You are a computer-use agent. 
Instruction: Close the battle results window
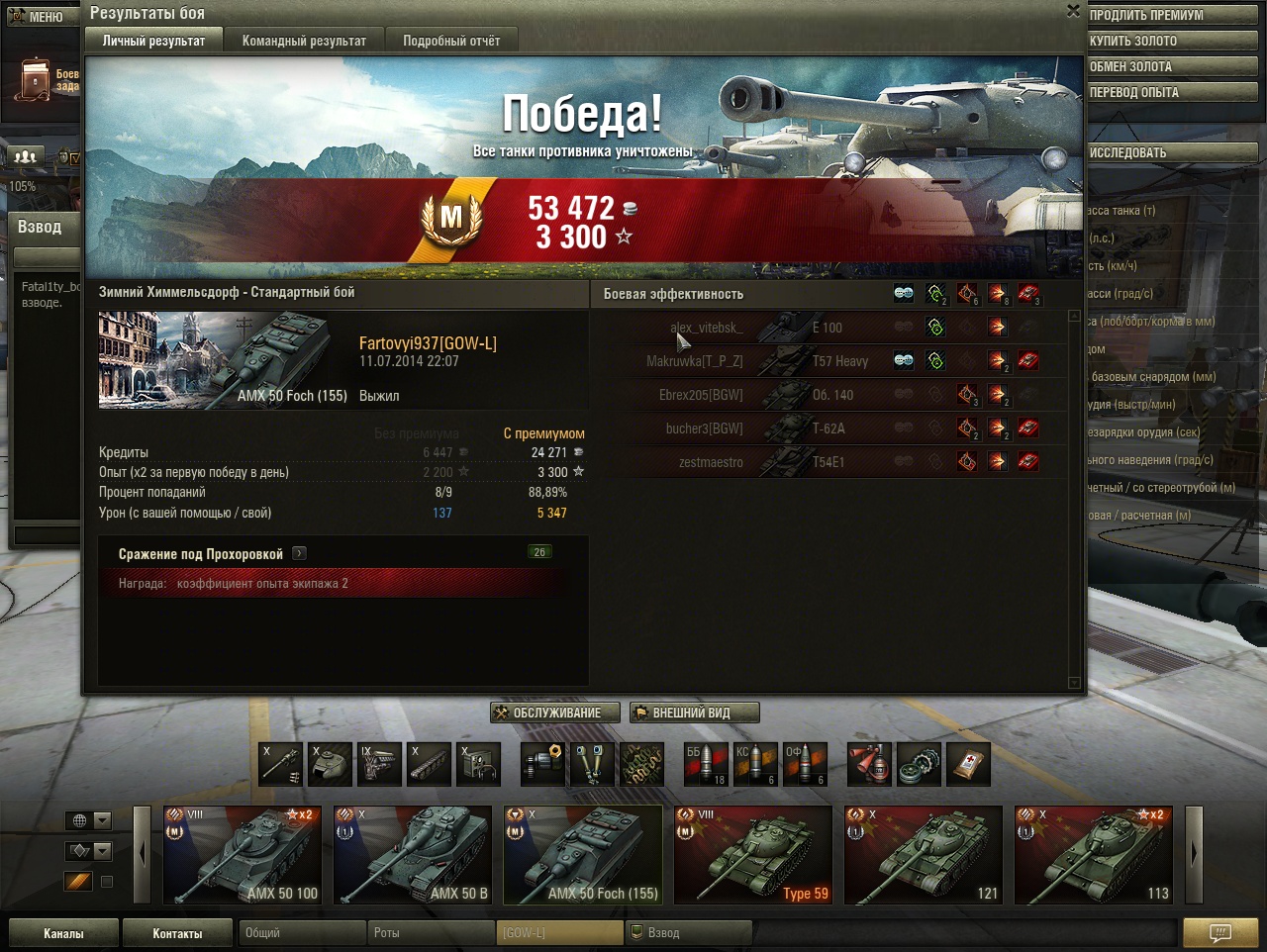coord(1073,11)
